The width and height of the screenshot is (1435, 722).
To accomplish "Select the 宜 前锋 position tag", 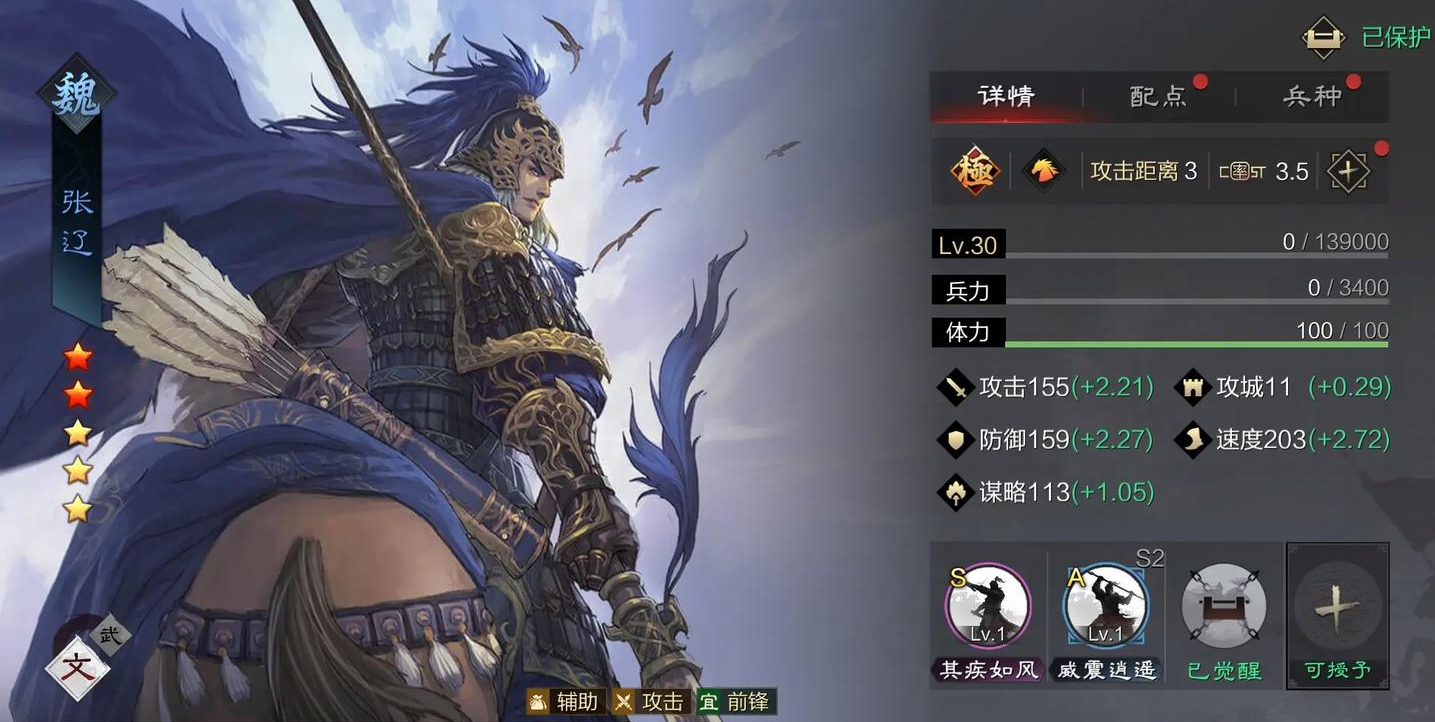I will [x=736, y=702].
